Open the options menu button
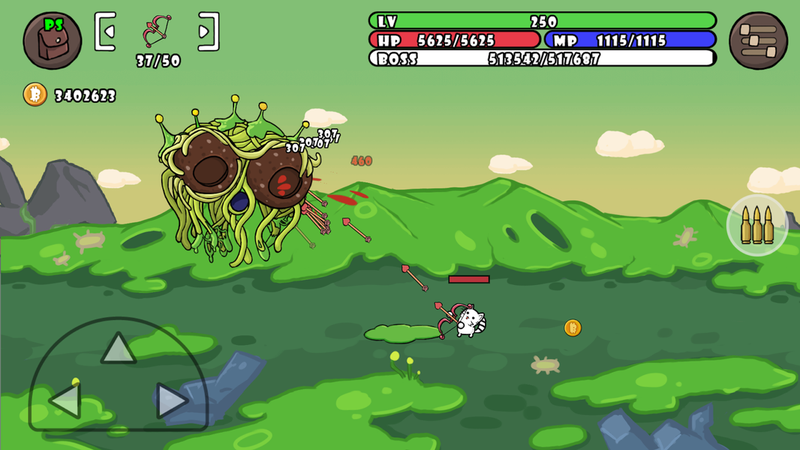Screen dimensions: 800x450 click(x=758, y=41)
